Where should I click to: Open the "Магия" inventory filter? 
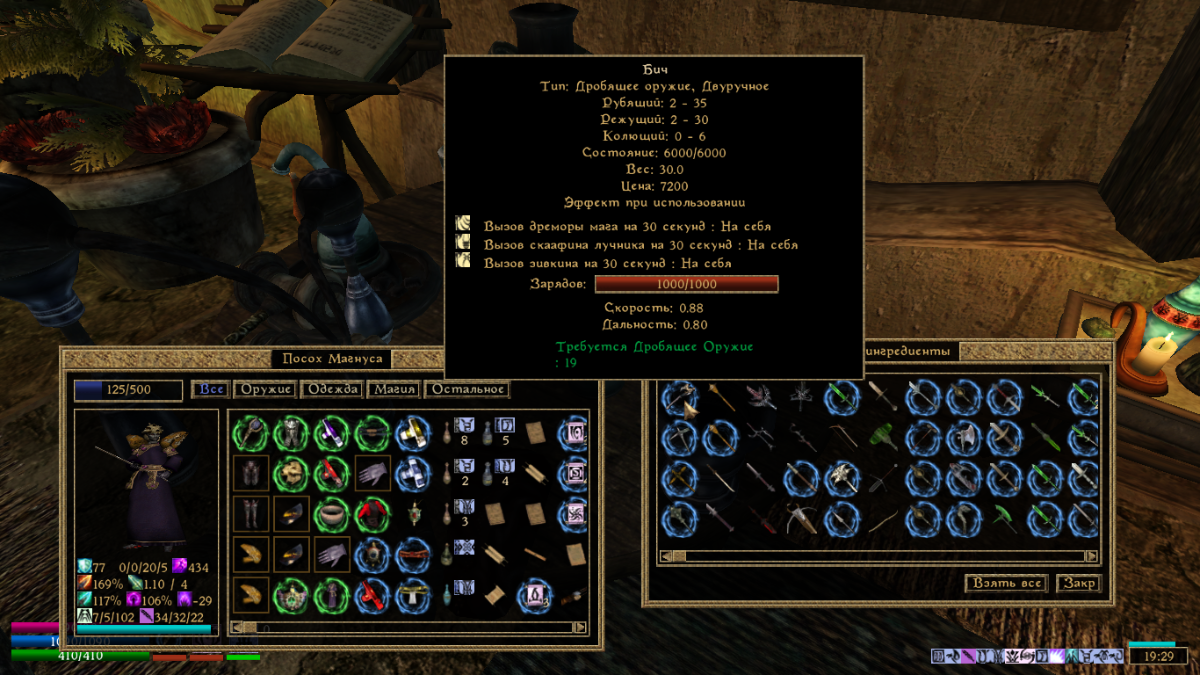393,389
